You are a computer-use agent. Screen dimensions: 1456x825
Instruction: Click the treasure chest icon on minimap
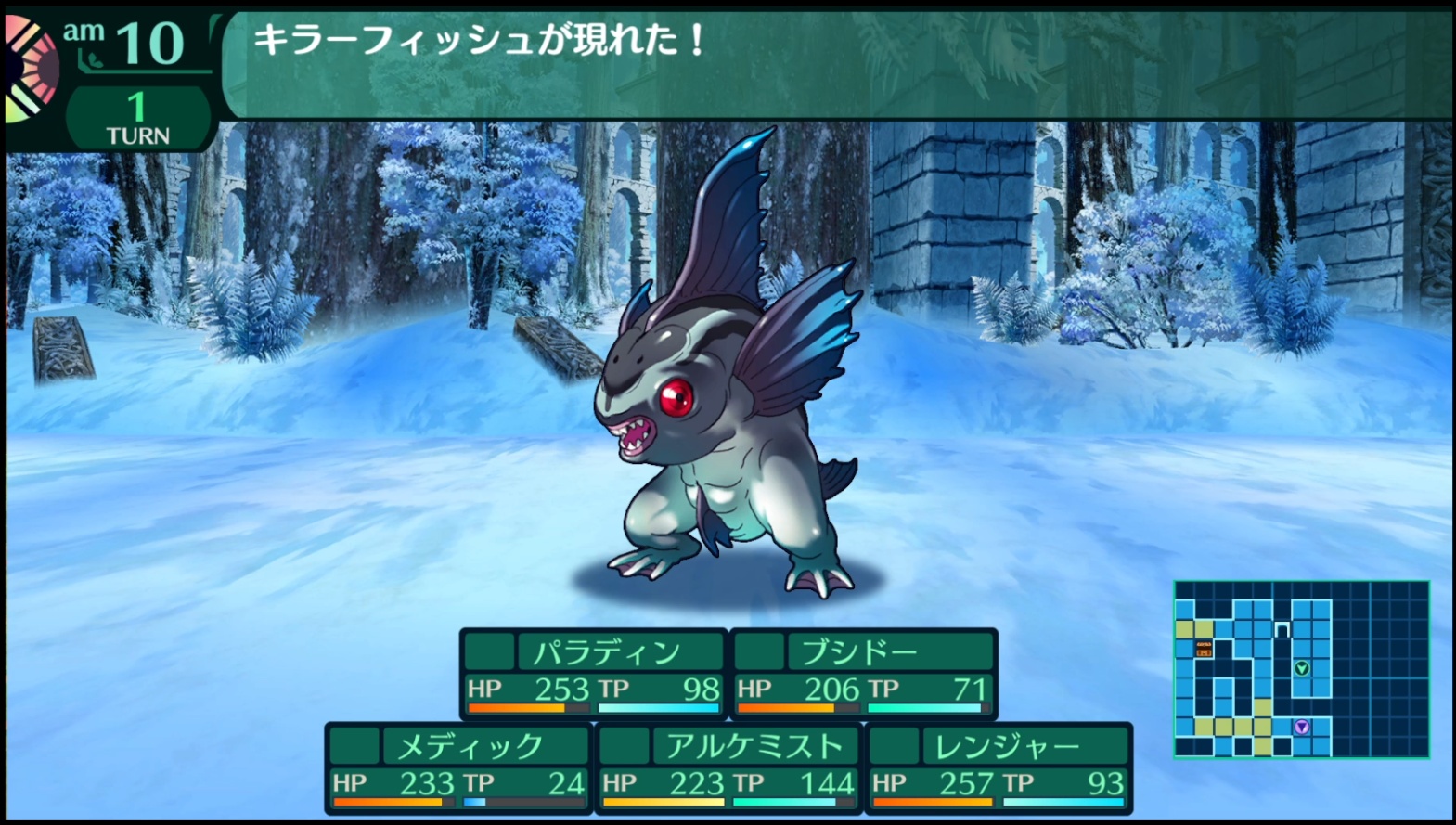pos(1204,648)
